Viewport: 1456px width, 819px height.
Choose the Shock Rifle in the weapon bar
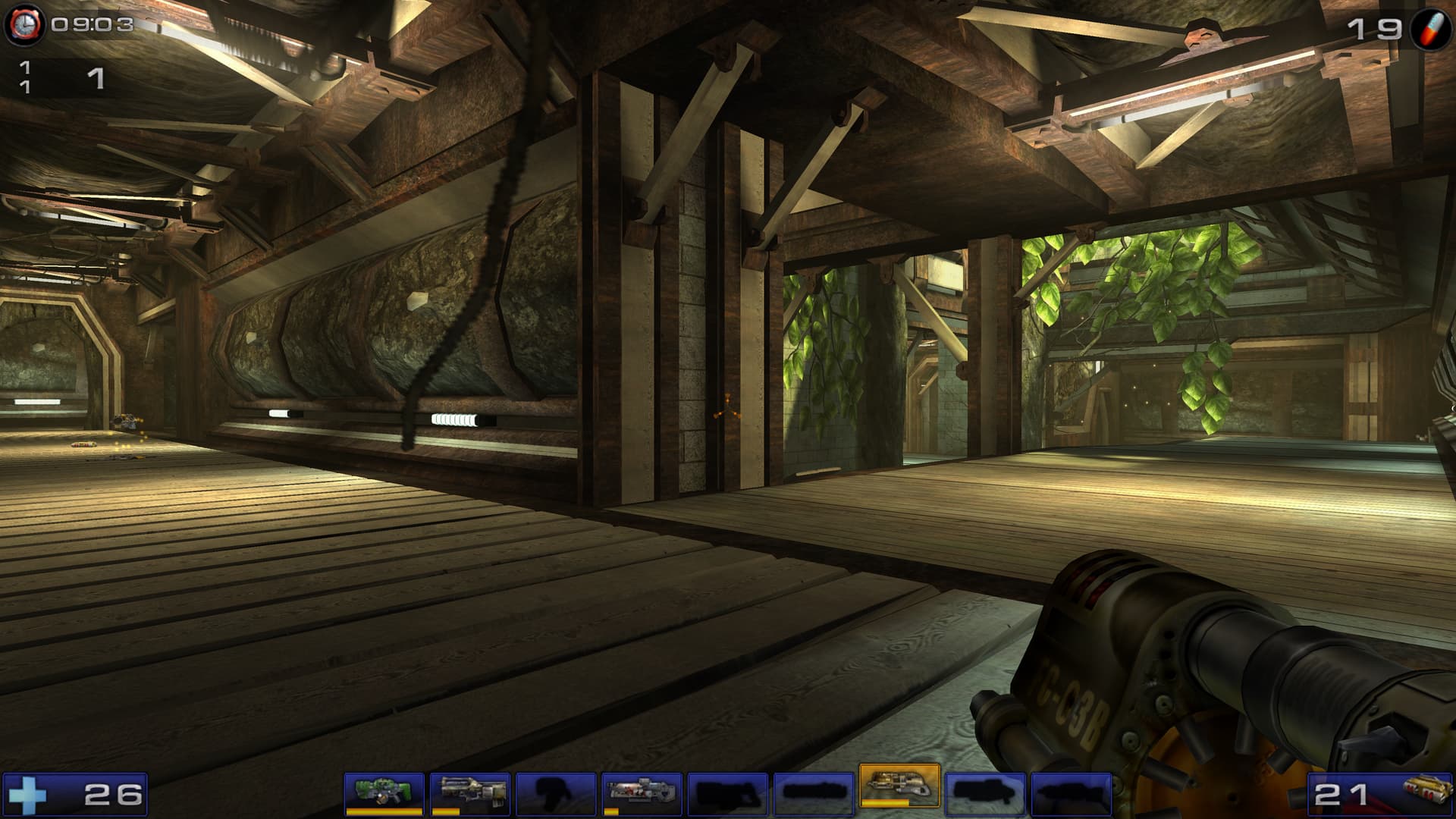coord(641,792)
